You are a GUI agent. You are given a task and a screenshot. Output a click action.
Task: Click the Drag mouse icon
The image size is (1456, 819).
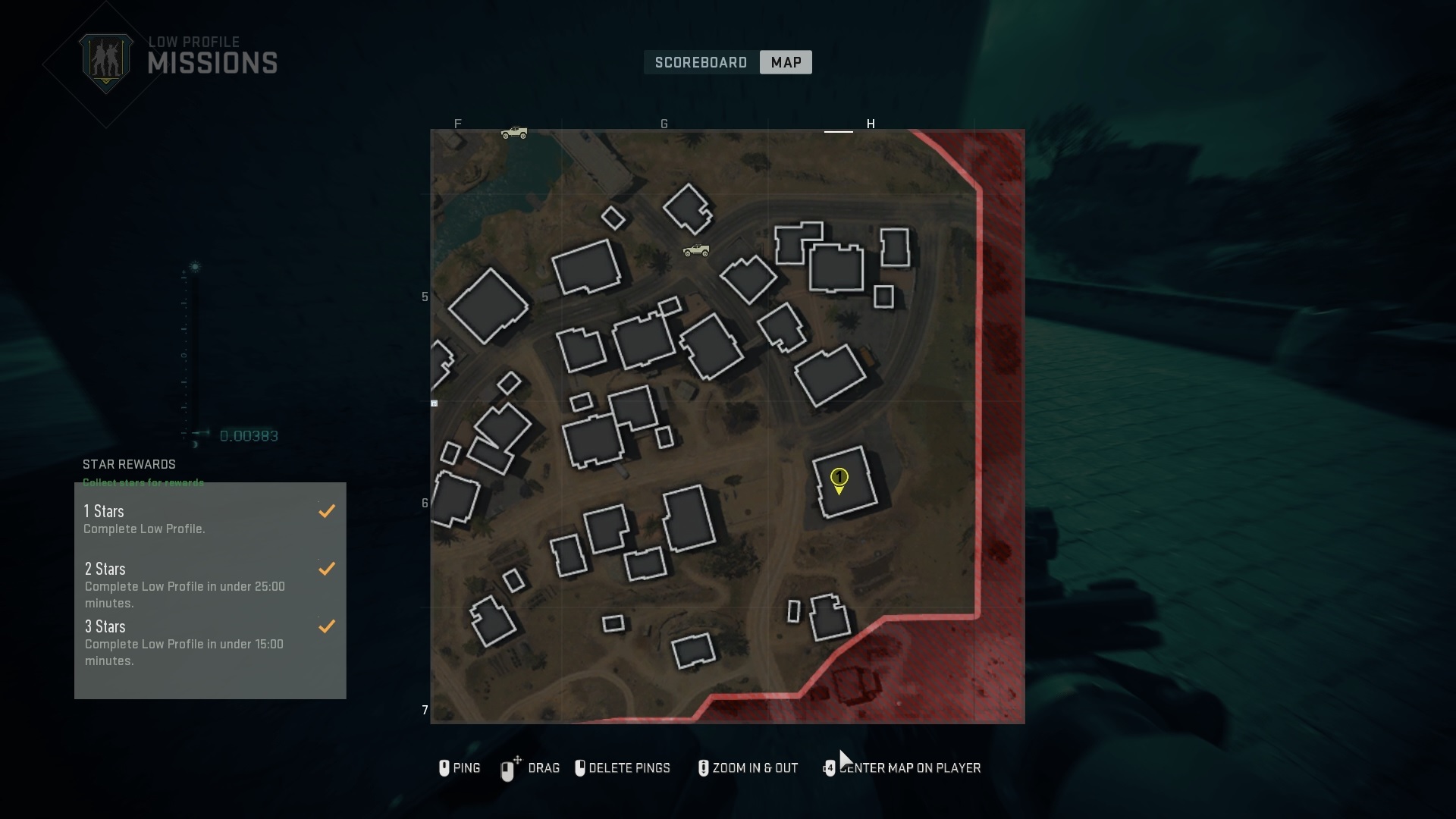(x=508, y=768)
